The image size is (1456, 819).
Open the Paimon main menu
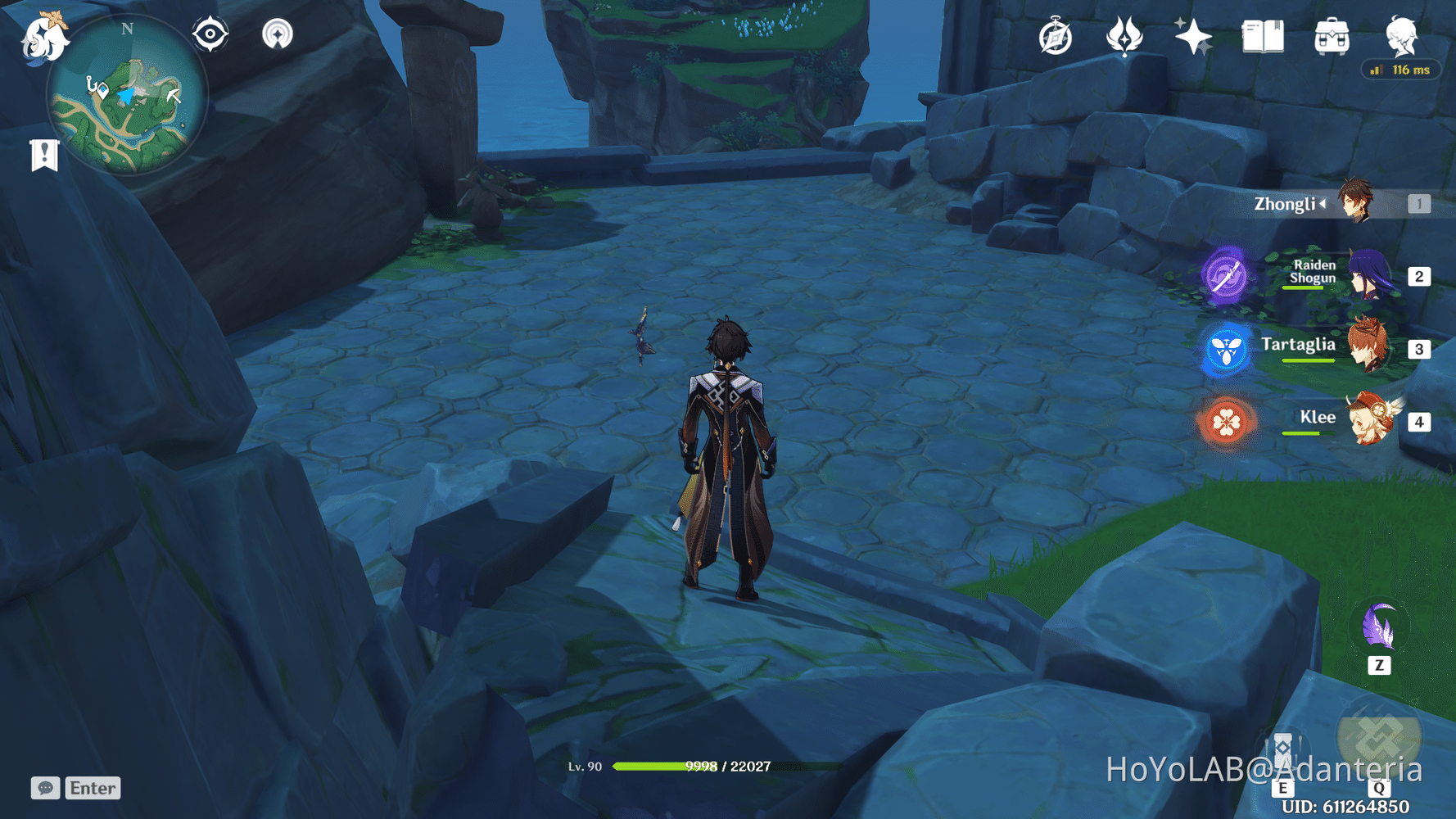43,37
